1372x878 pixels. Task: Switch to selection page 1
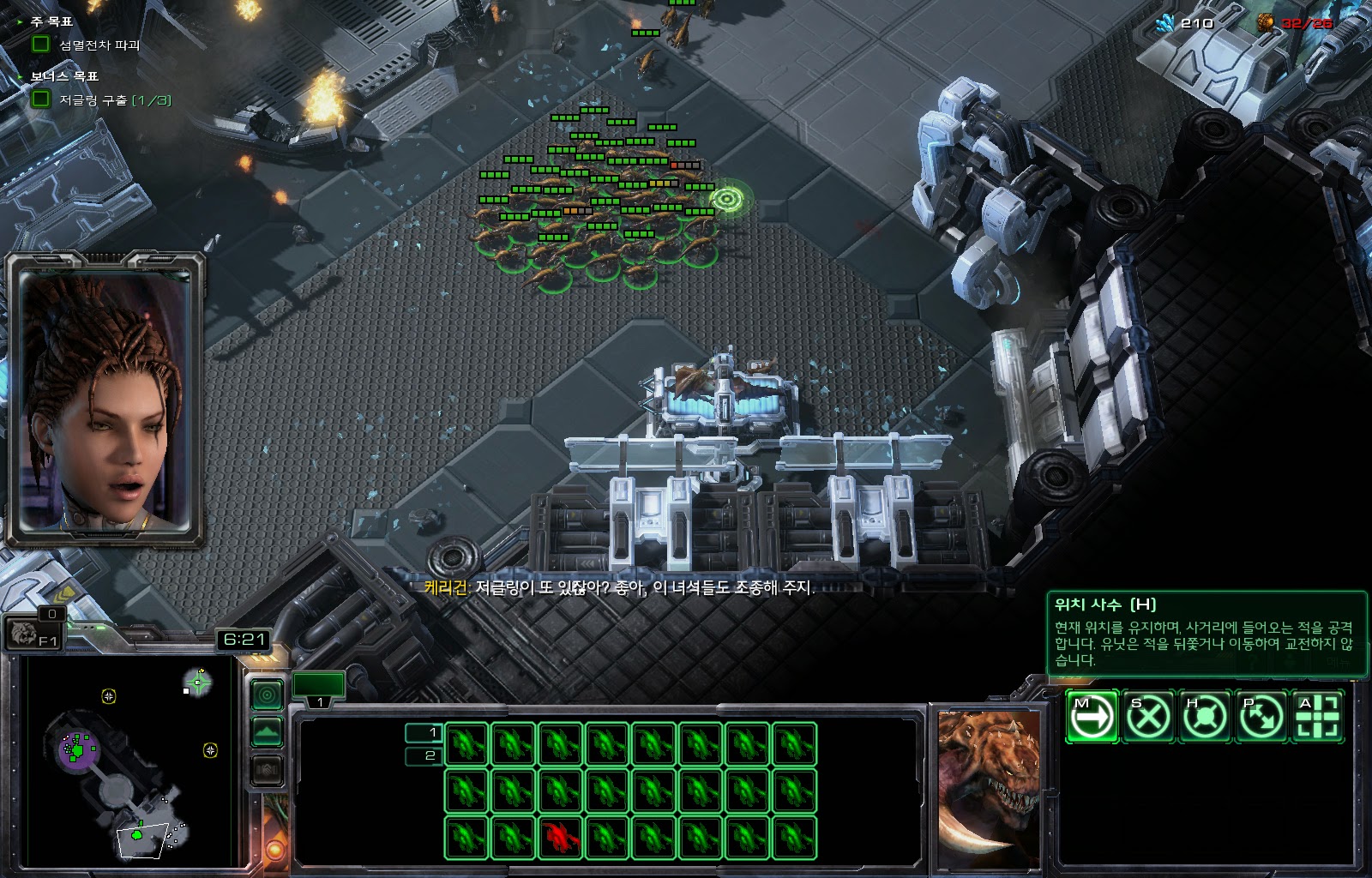coord(423,733)
